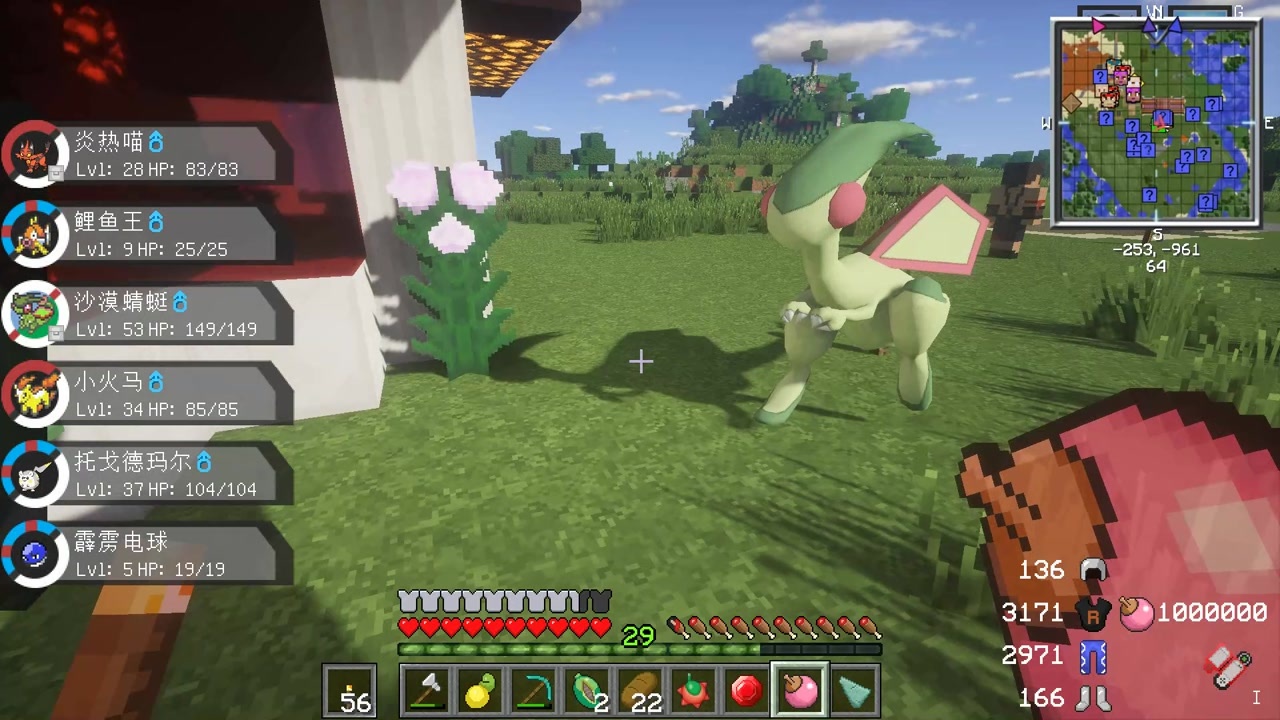
Task: Choose the 霹雳电球 party slot
Action: coord(150,554)
